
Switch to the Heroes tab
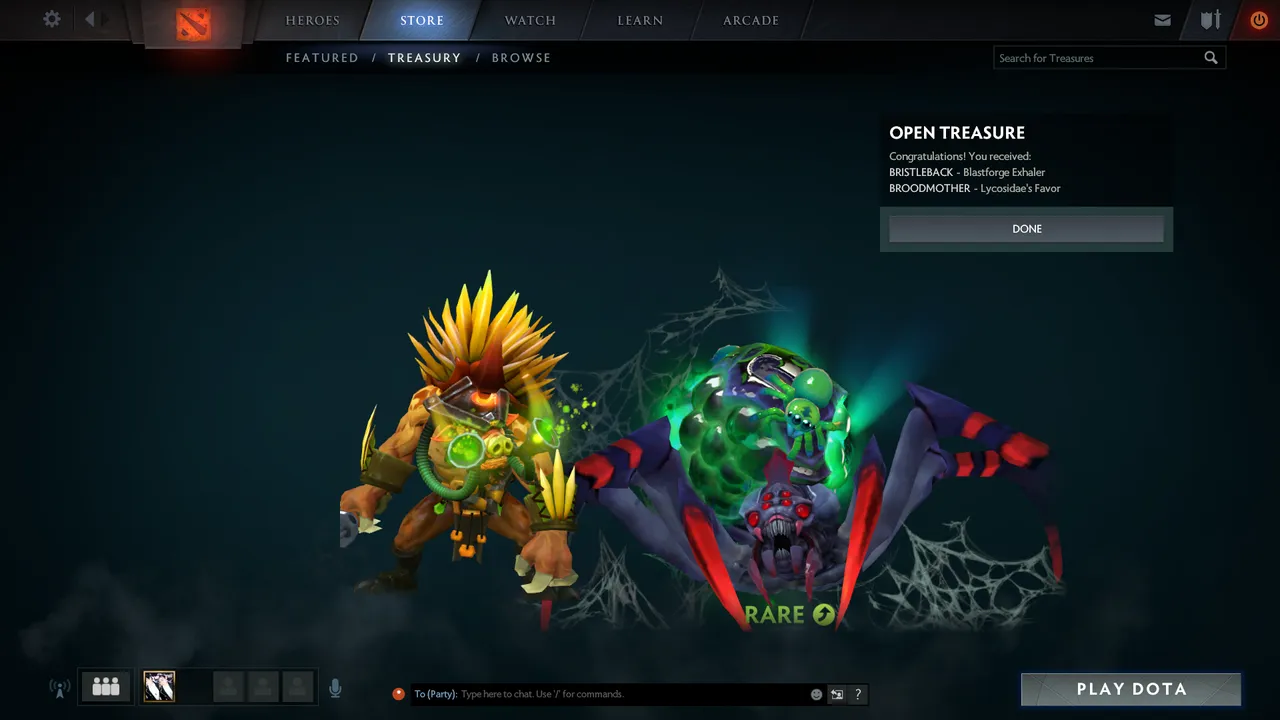tap(313, 20)
